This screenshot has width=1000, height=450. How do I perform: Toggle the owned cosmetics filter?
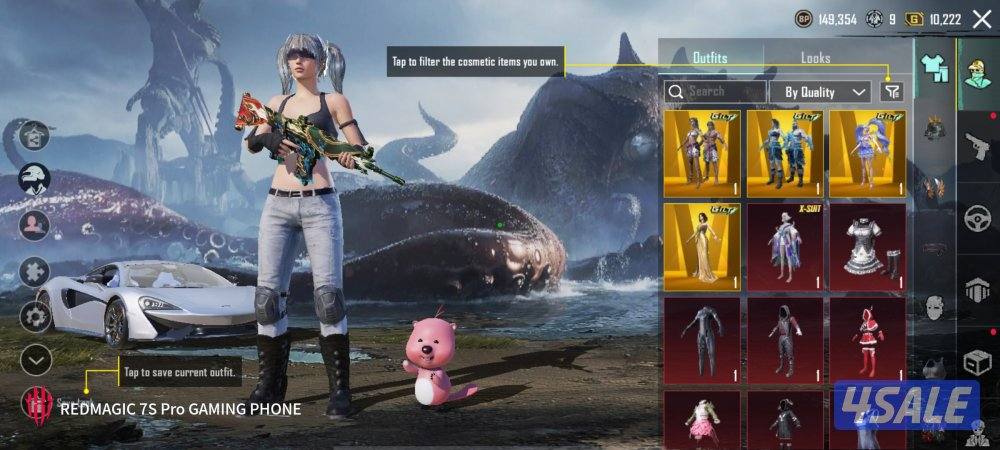(892, 91)
